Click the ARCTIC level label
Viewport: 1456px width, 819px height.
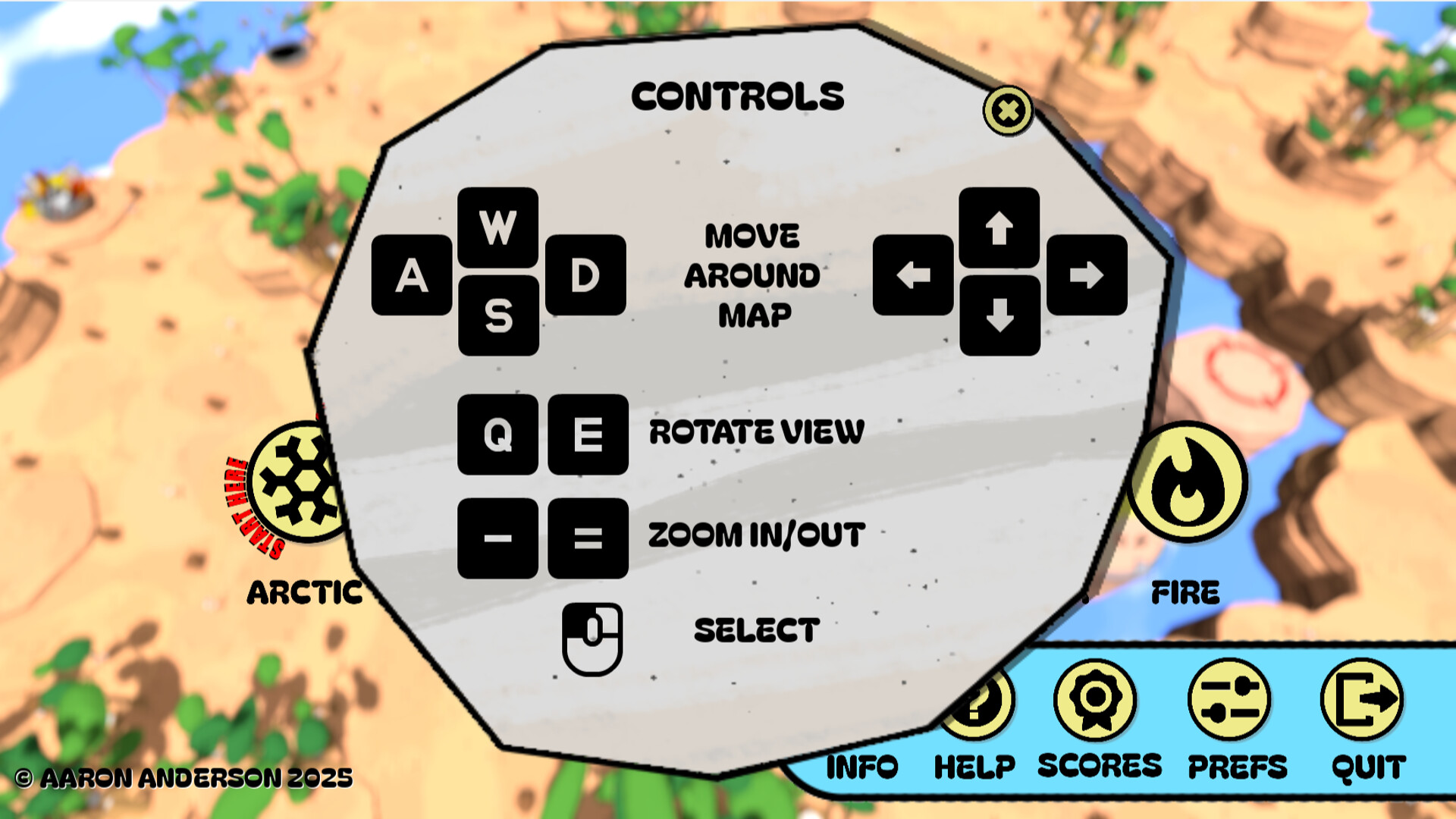coord(303,593)
